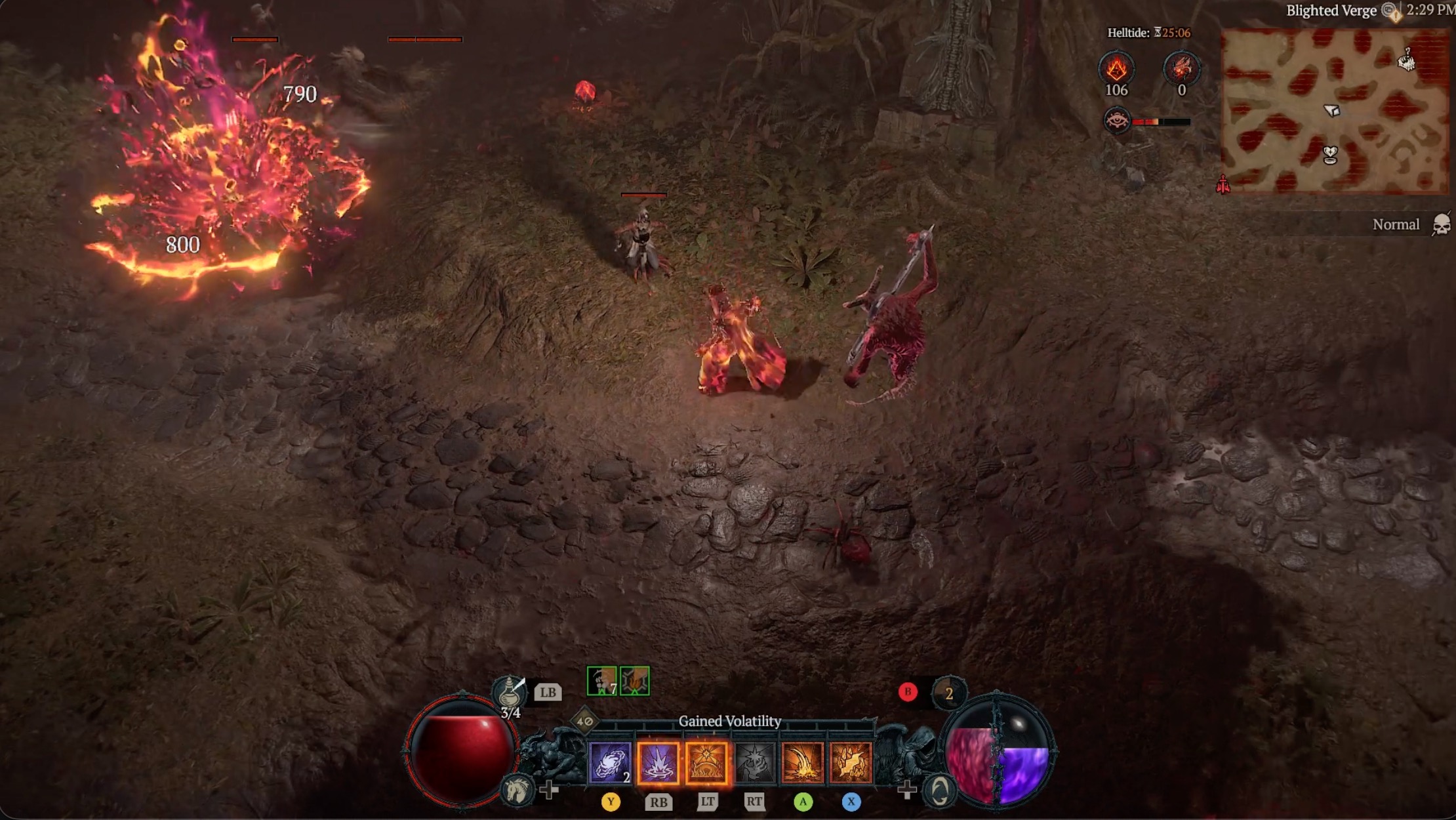Cast the fiery slash skill
Image resolution: width=1456 pixels, height=820 pixels.
pyautogui.click(x=802, y=762)
